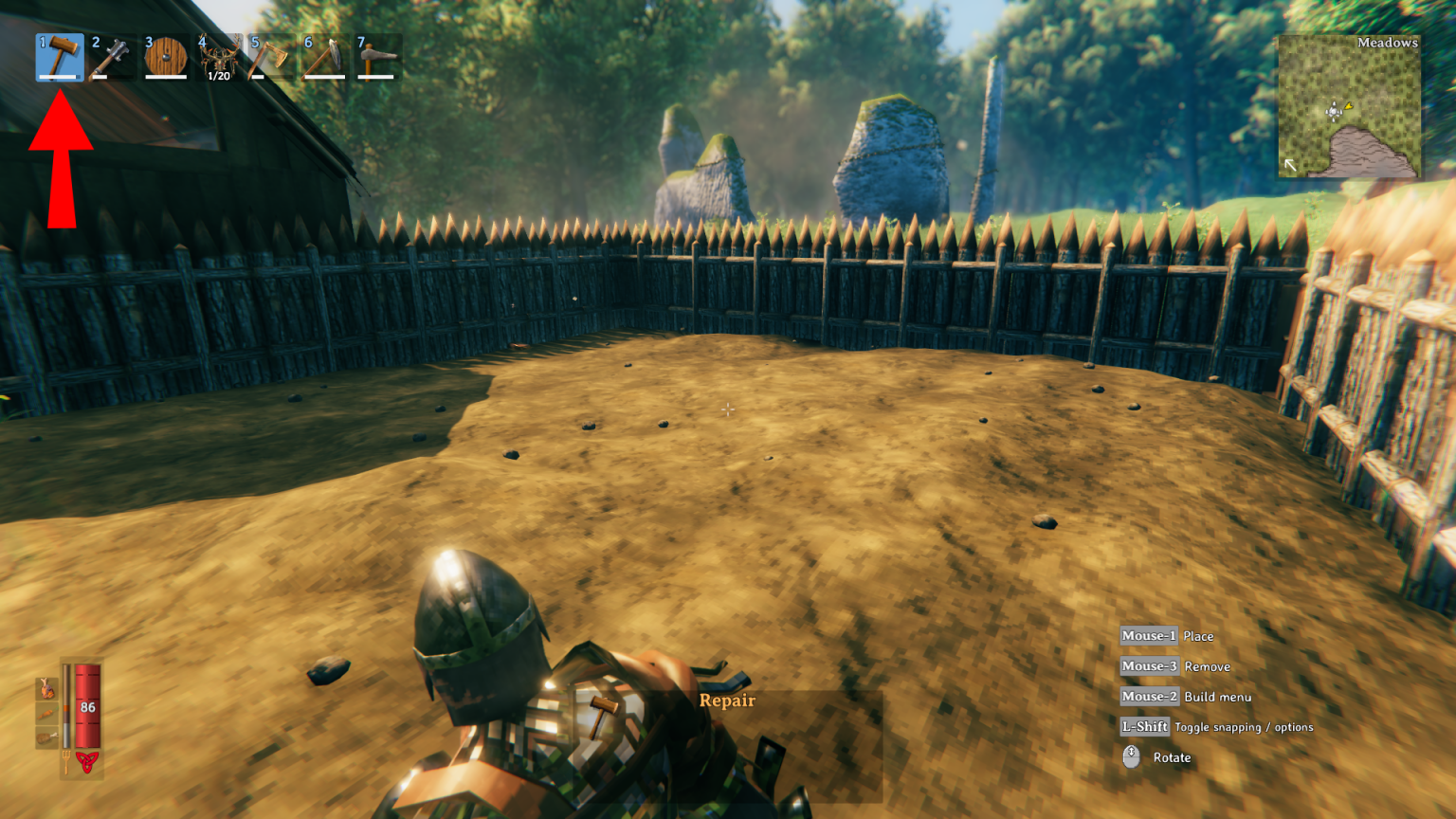The width and height of the screenshot is (1456, 819).
Task: Click the cooked meat food icon
Action: pos(45,737)
